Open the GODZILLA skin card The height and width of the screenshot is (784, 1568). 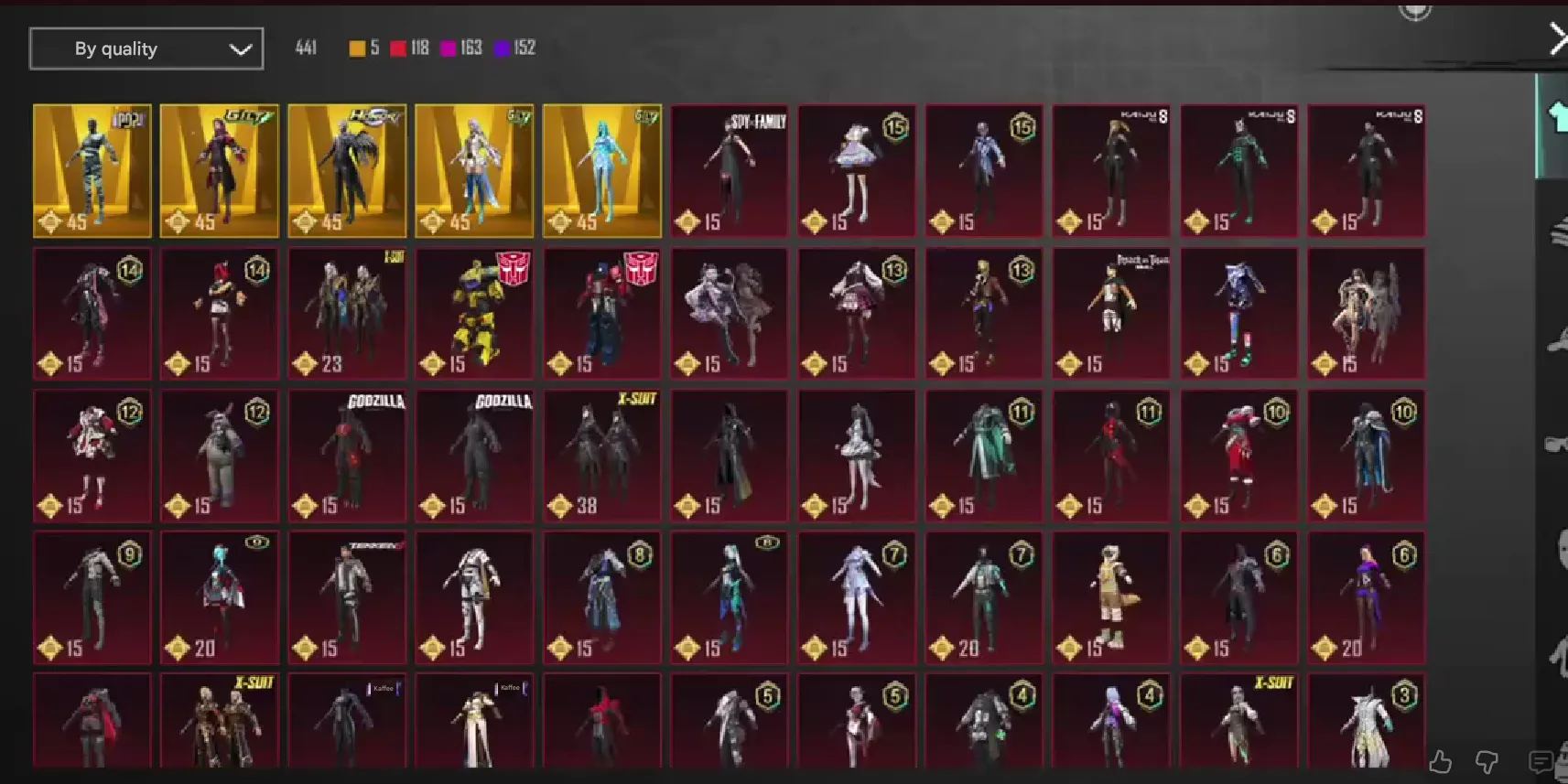click(347, 456)
